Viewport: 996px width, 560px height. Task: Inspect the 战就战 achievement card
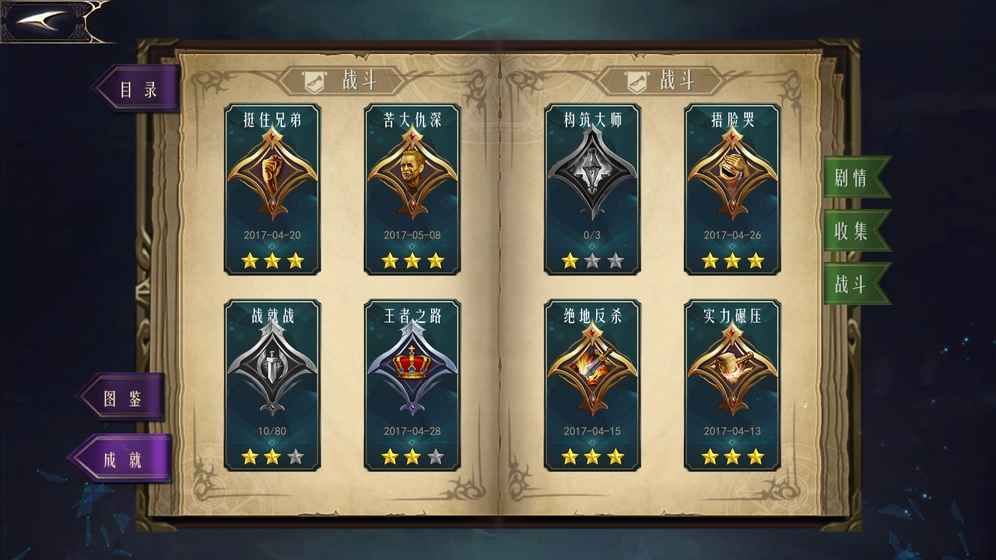[x=273, y=385]
